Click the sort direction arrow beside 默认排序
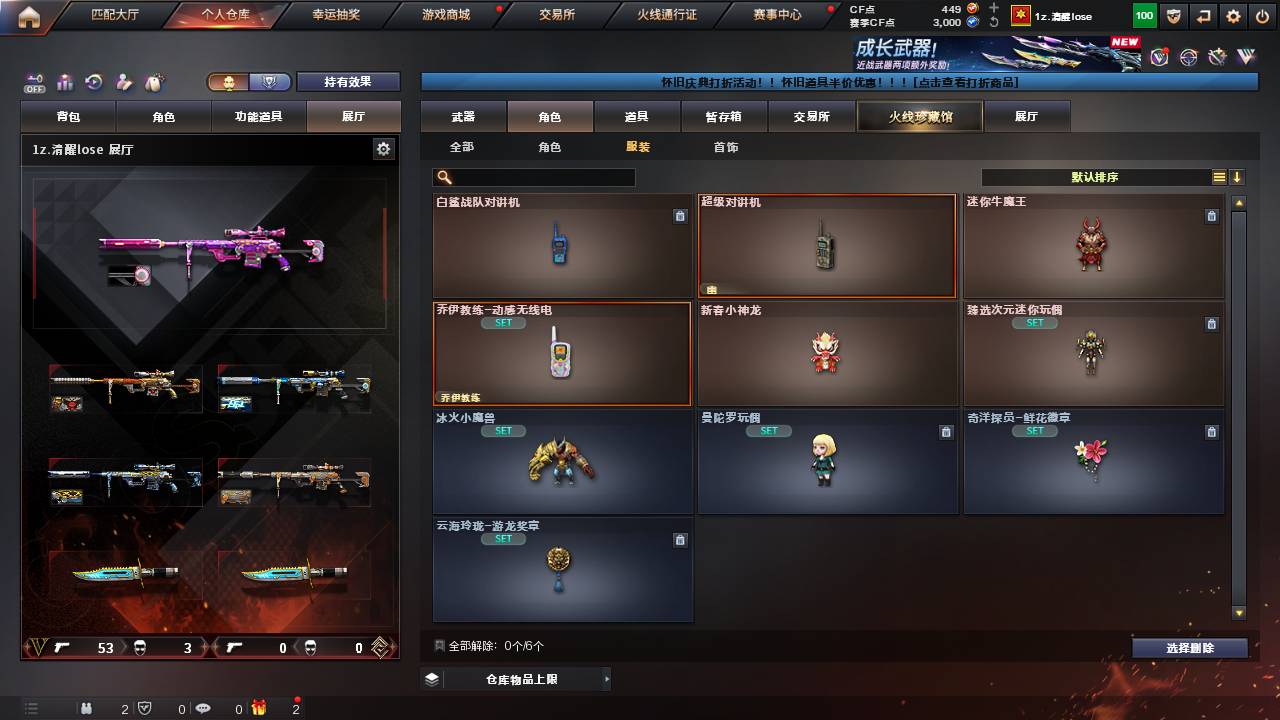The width and height of the screenshot is (1280, 720). coord(1237,176)
